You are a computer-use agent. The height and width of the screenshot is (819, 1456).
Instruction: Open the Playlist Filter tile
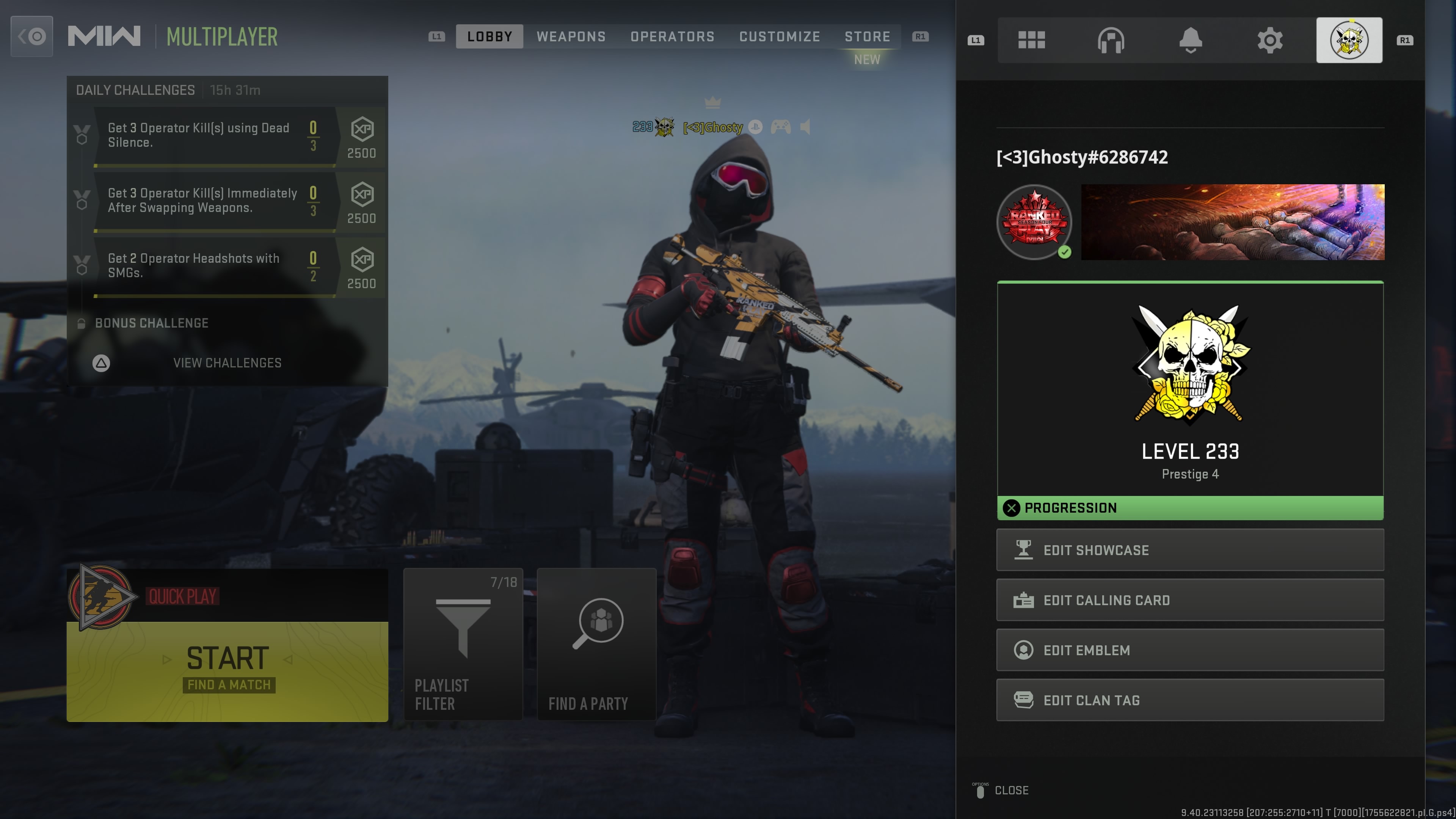pos(463,644)
